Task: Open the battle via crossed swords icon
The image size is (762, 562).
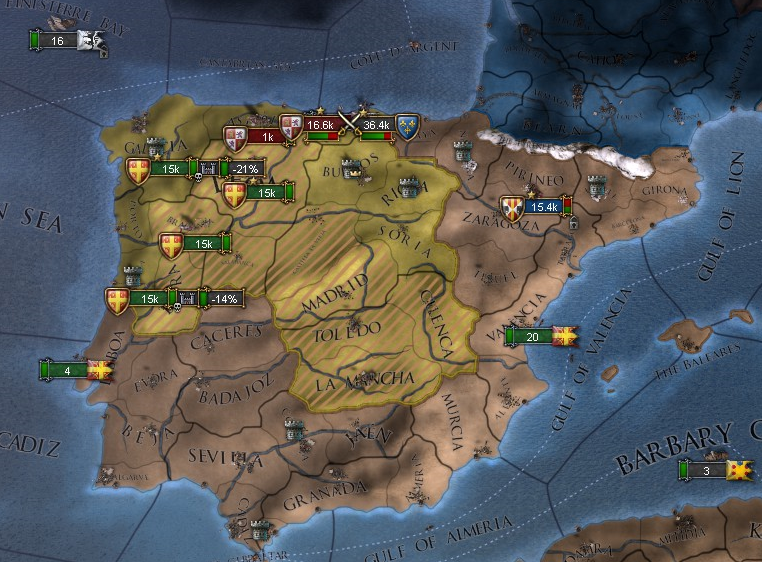Action: coord(348,122)
